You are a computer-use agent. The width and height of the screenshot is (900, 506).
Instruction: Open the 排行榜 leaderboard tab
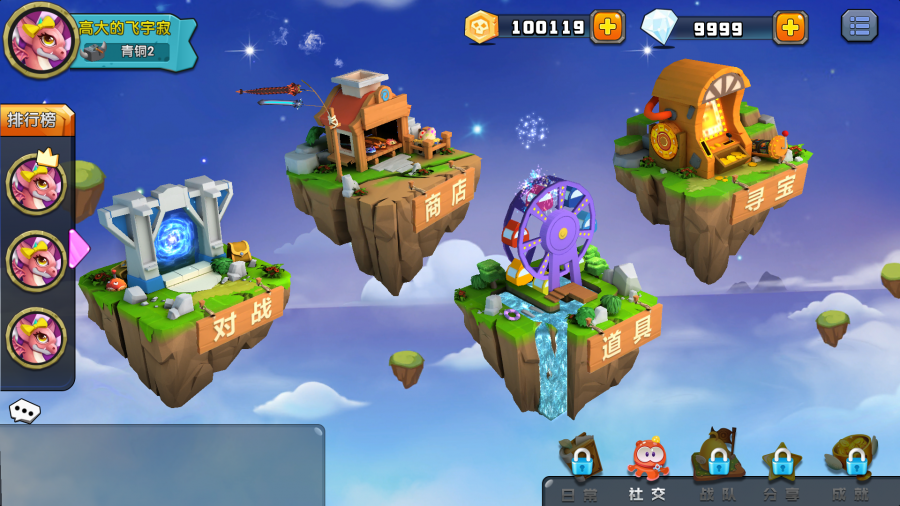[x=38, y=120]
